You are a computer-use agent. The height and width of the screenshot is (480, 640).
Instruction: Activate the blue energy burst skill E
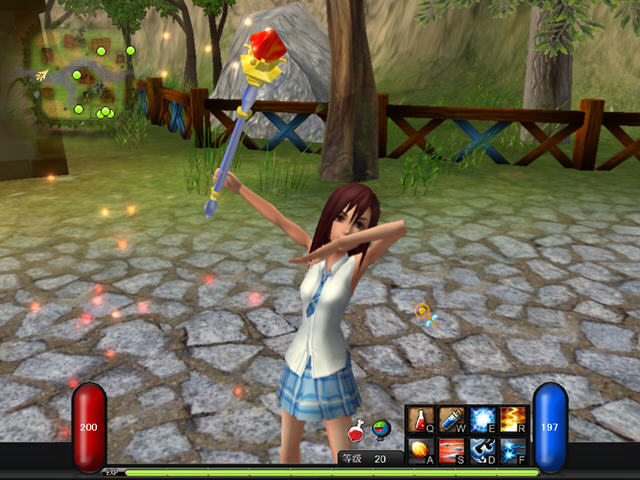482,420
